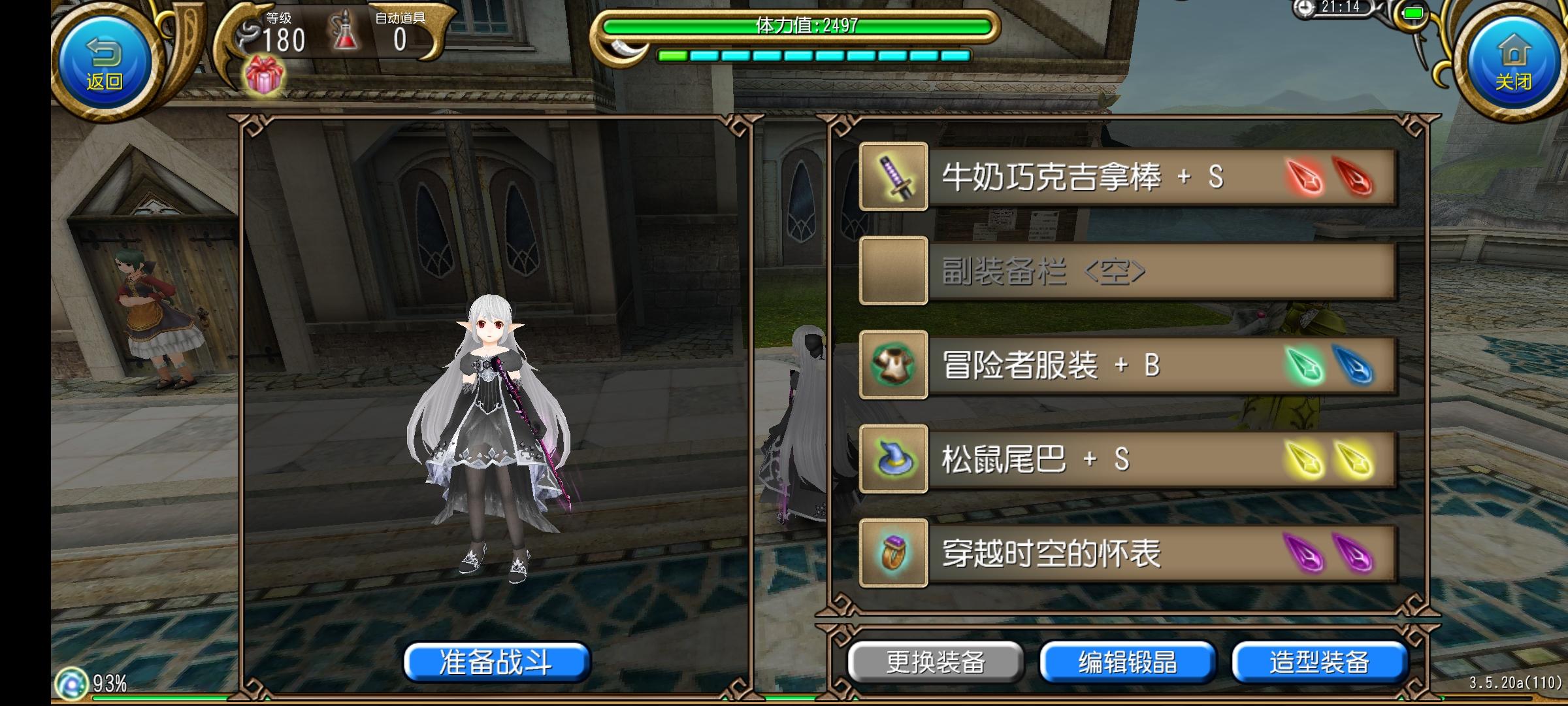Switch to the 编辑锻晶 tab
The image size is (1568, 706).
(x=1128, y=661)
